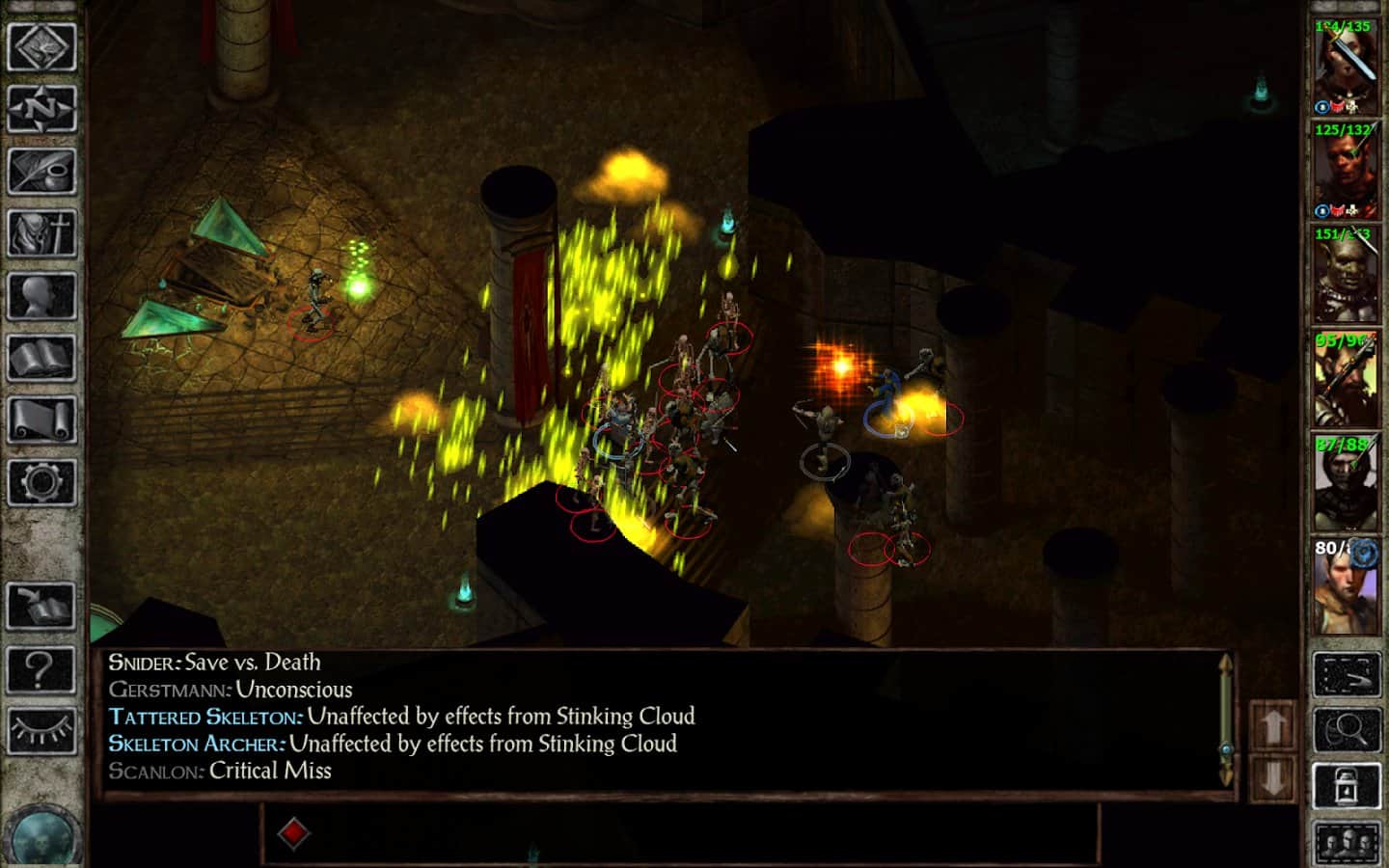
Task: Hide the interface with the closed-eye button
Action: (41, 730)
